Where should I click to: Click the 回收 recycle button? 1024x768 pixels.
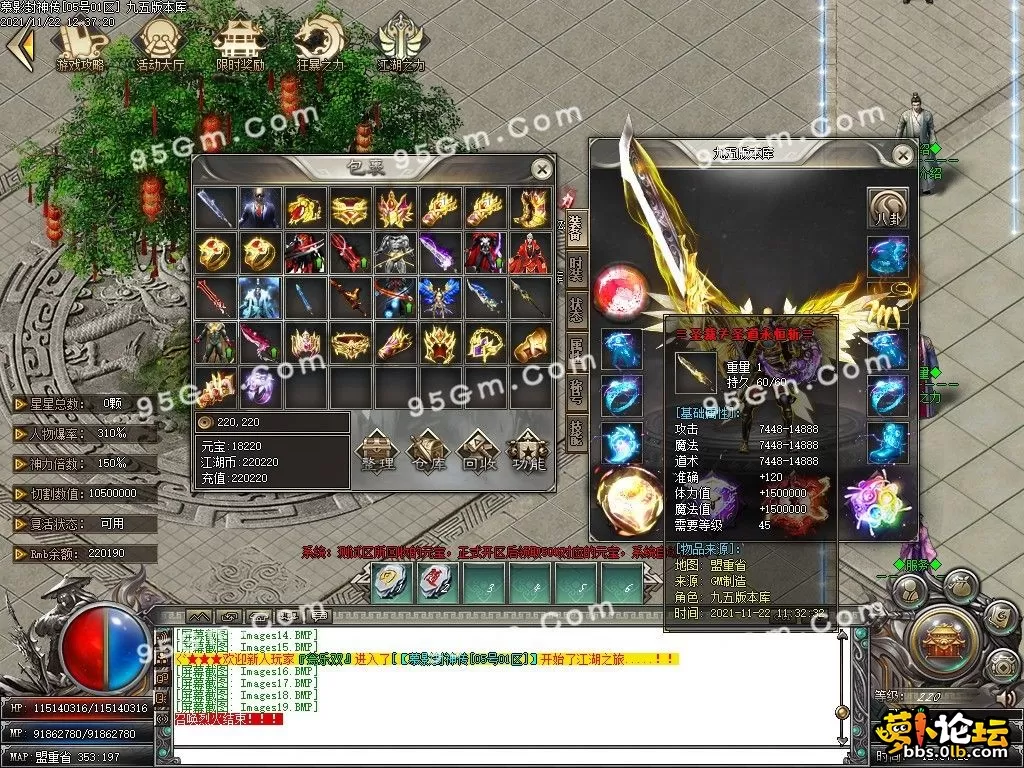point(477,451)
